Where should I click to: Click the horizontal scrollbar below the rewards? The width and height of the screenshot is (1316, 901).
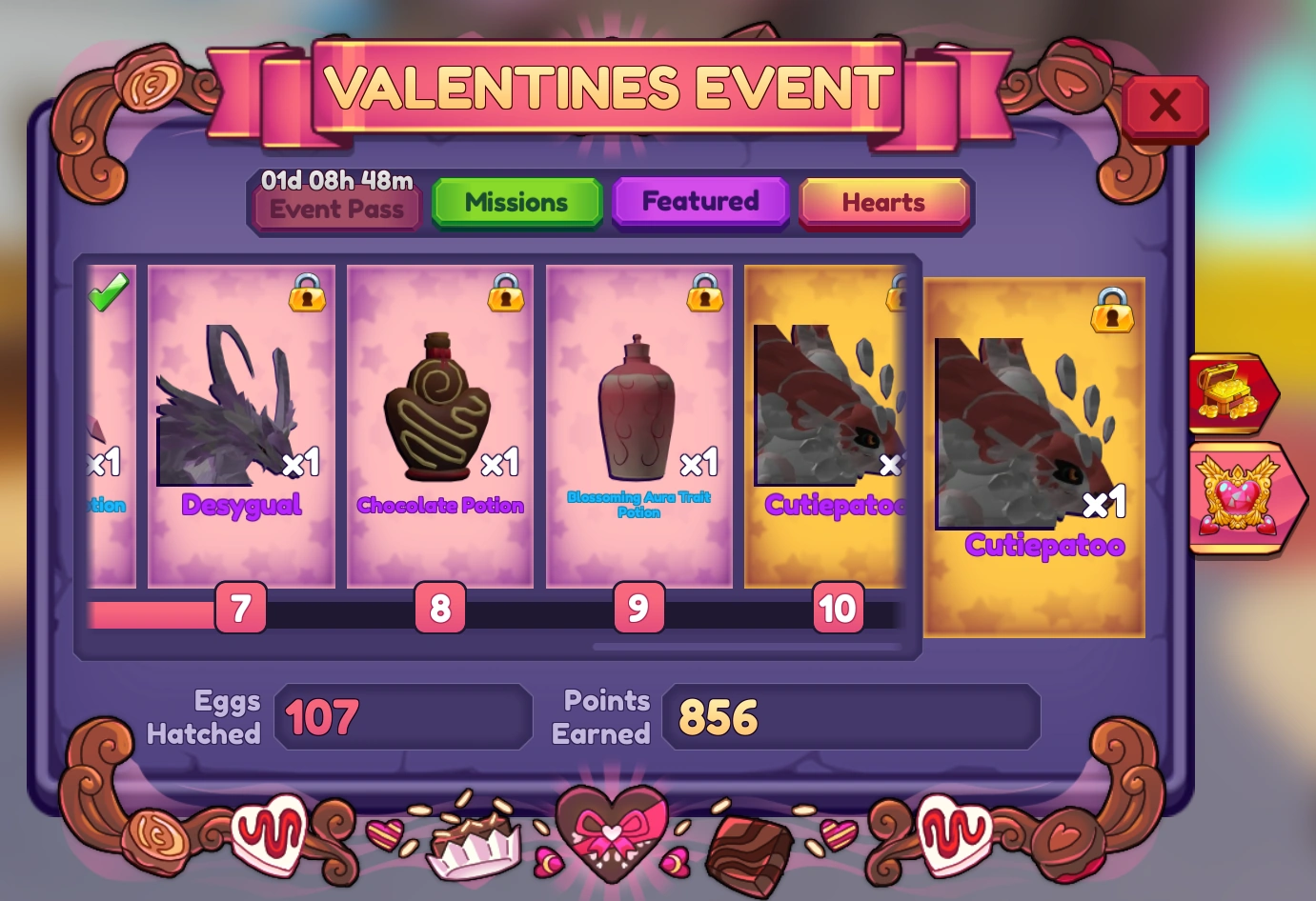pos(746,647)
